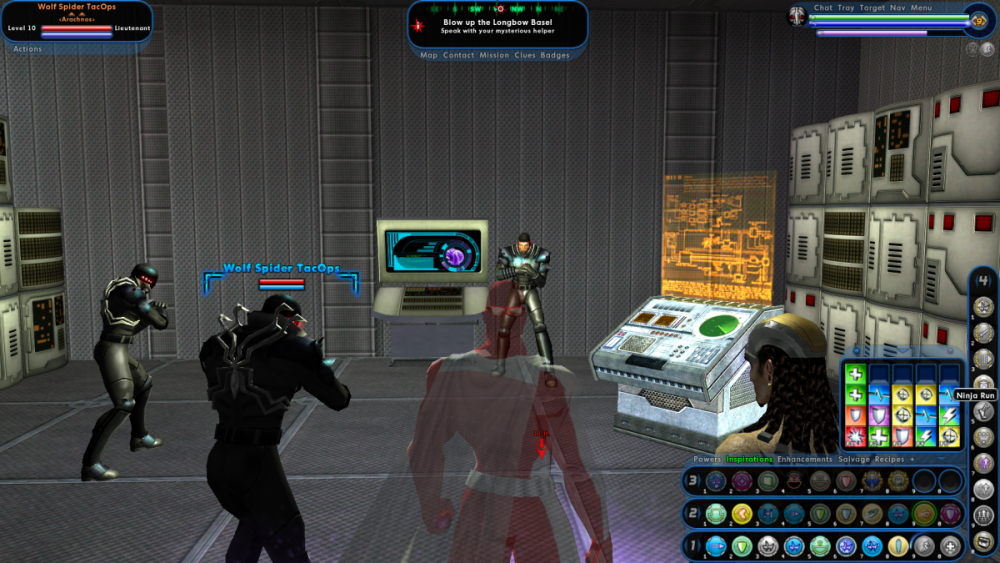Open the Map from the nav bar
1000x563 pixels.
click(x=429, y=56)
